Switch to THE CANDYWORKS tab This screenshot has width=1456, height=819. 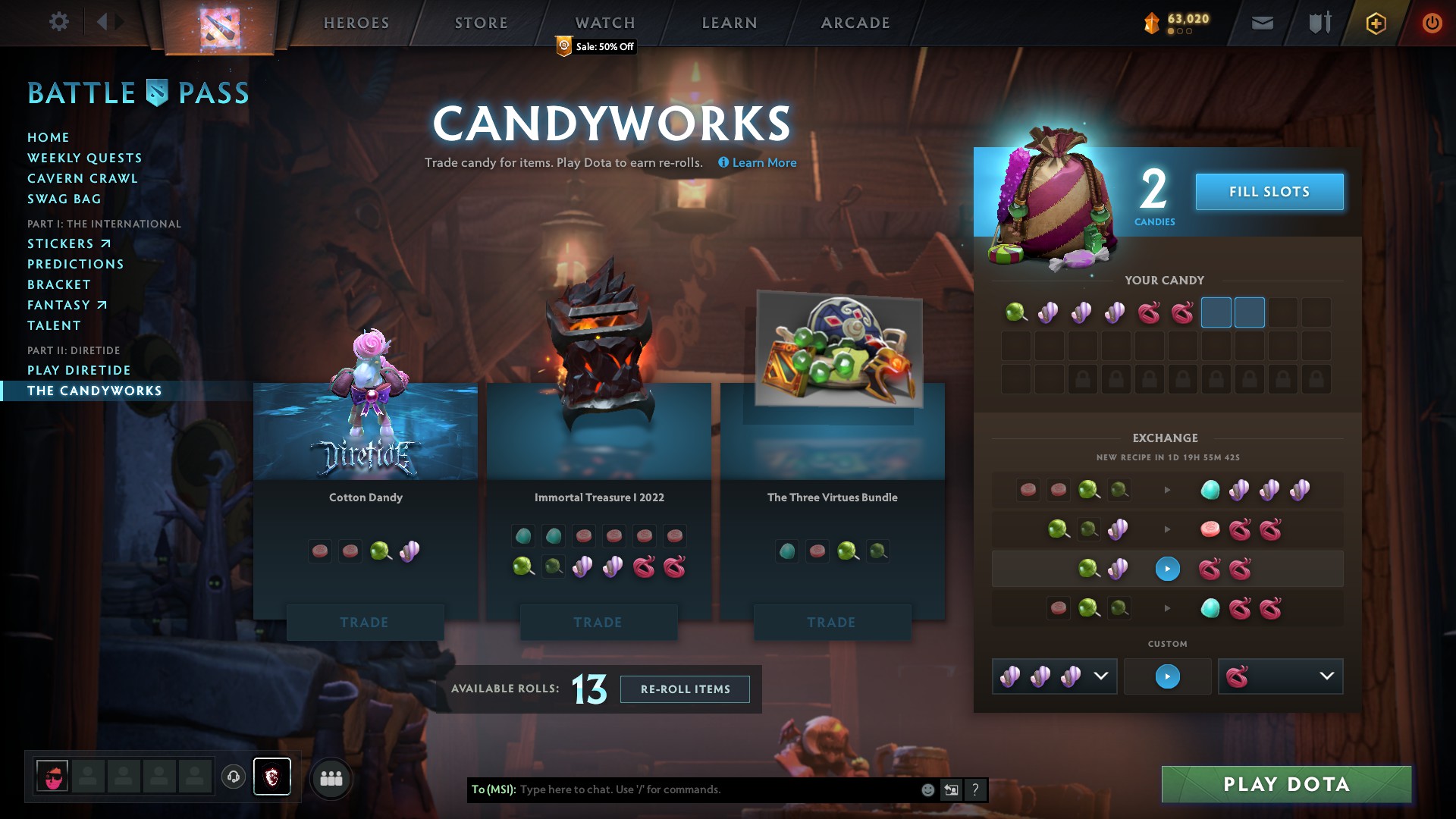(x=94, y=391)
